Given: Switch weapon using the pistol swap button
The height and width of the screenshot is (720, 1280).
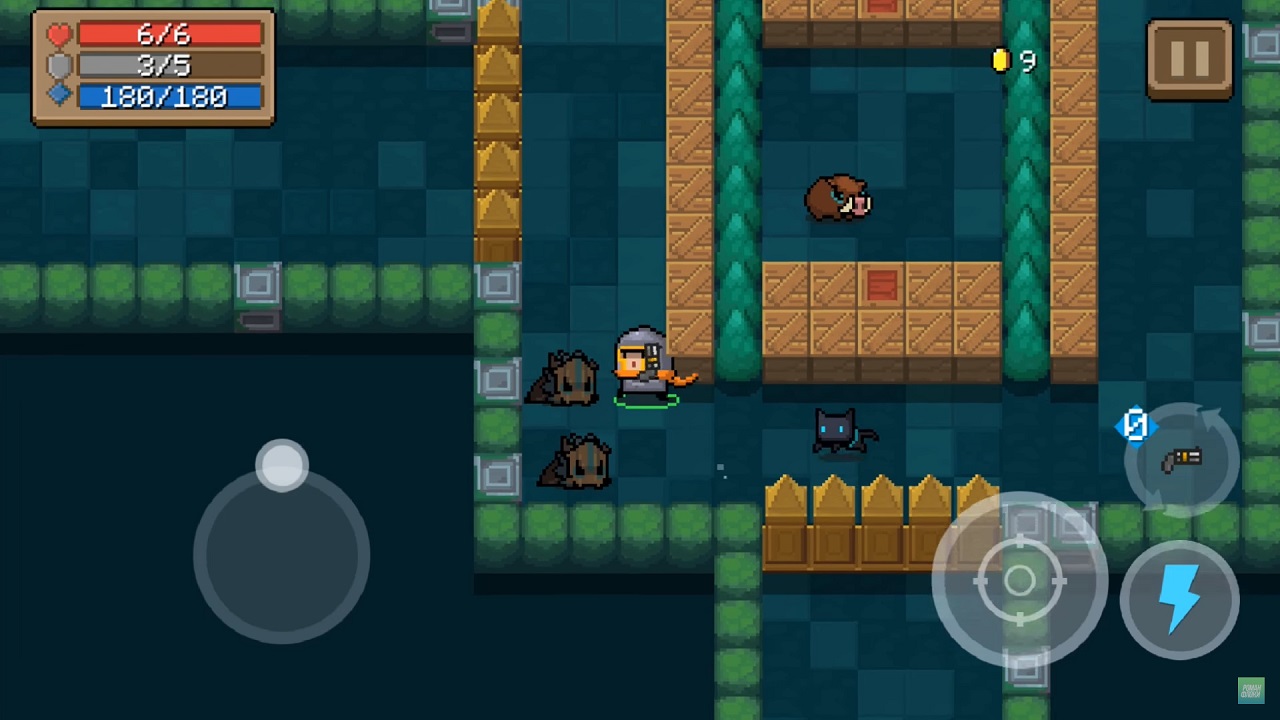Looking at the screenshot, I should coord(1182,460).
